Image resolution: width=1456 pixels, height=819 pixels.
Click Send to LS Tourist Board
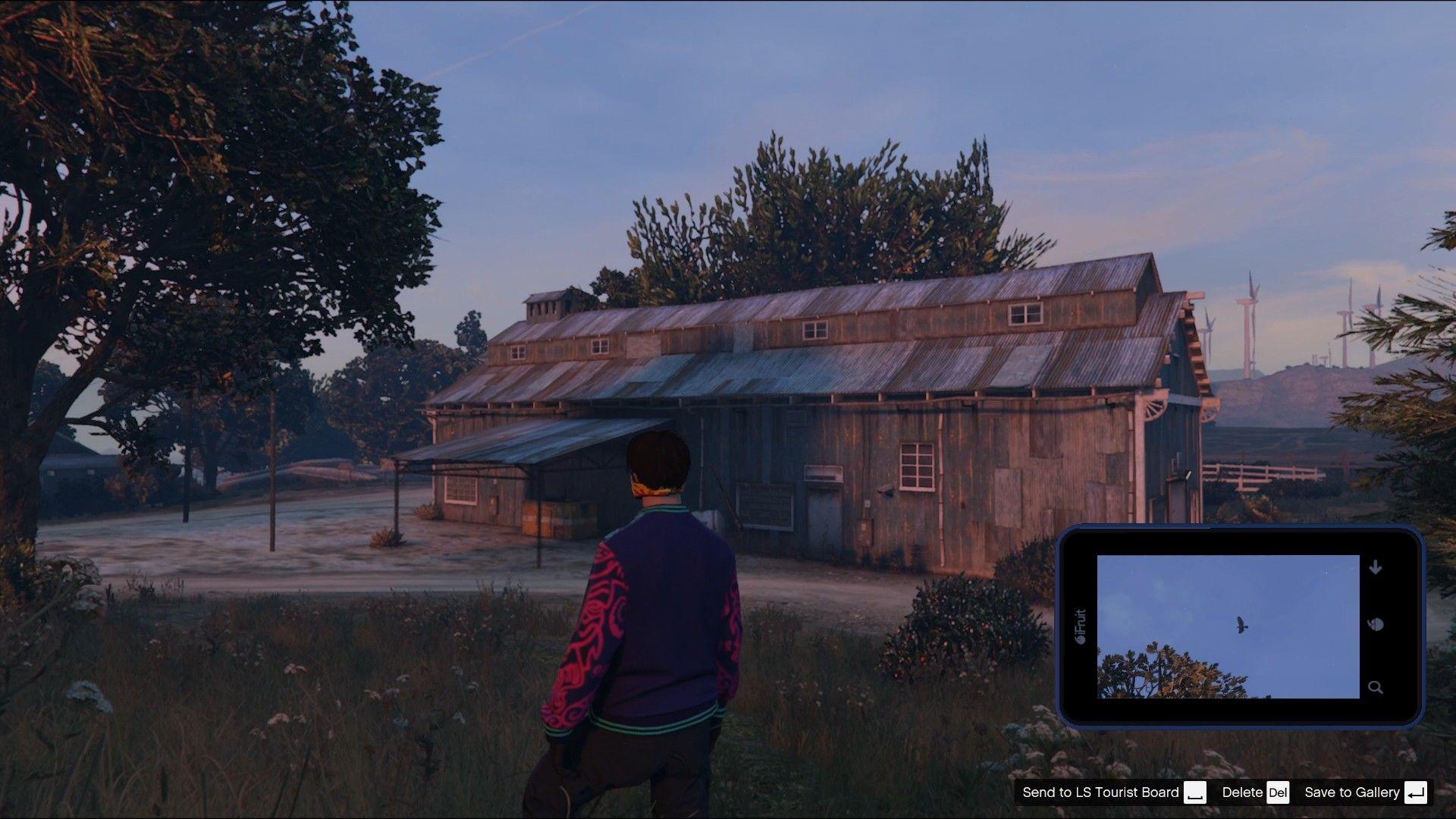1101,792
